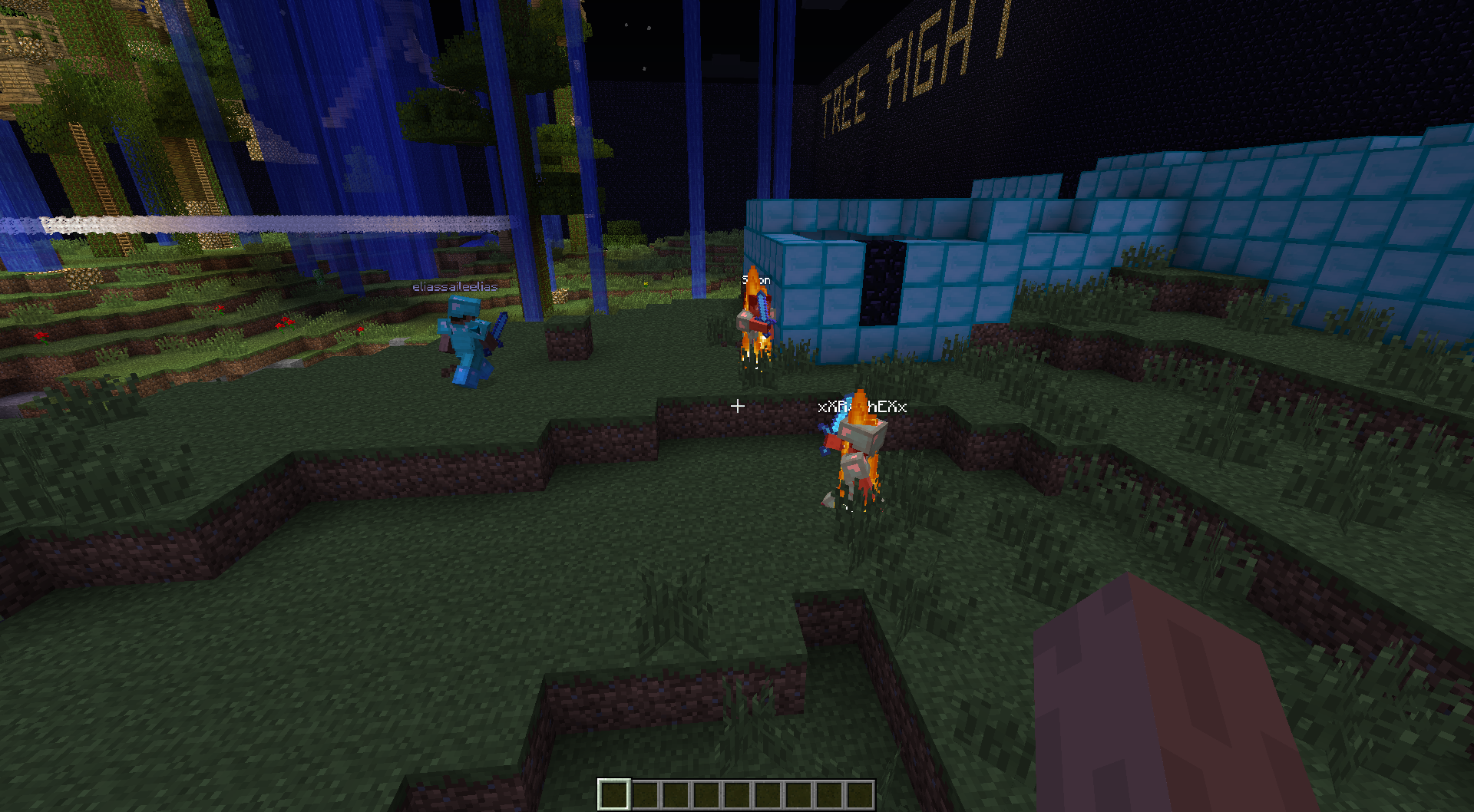Select the highlighted hotbar slot
The image size is (1474, 812).
[613, 794]
